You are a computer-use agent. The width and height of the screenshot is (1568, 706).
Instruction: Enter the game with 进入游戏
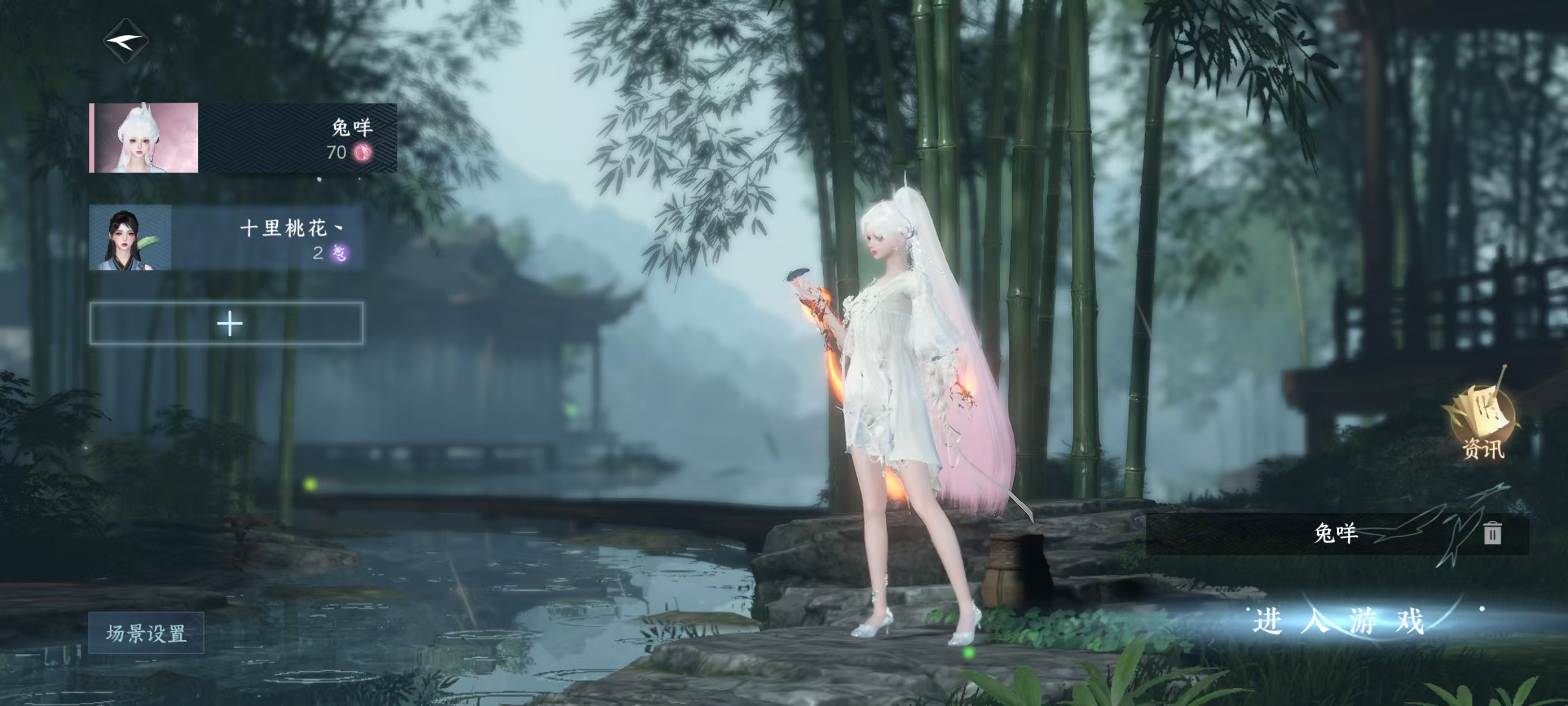pos(1338,621)
